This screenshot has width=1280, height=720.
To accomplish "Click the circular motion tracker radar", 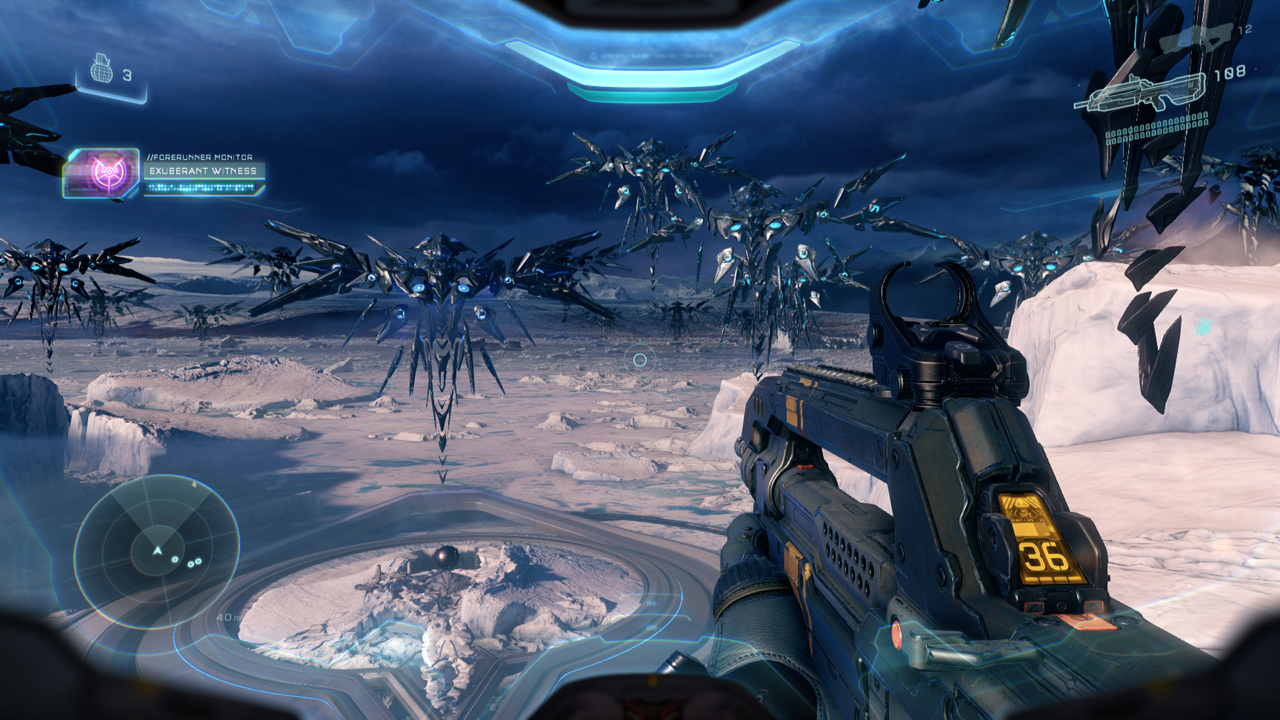I will (x=157, y=552).
